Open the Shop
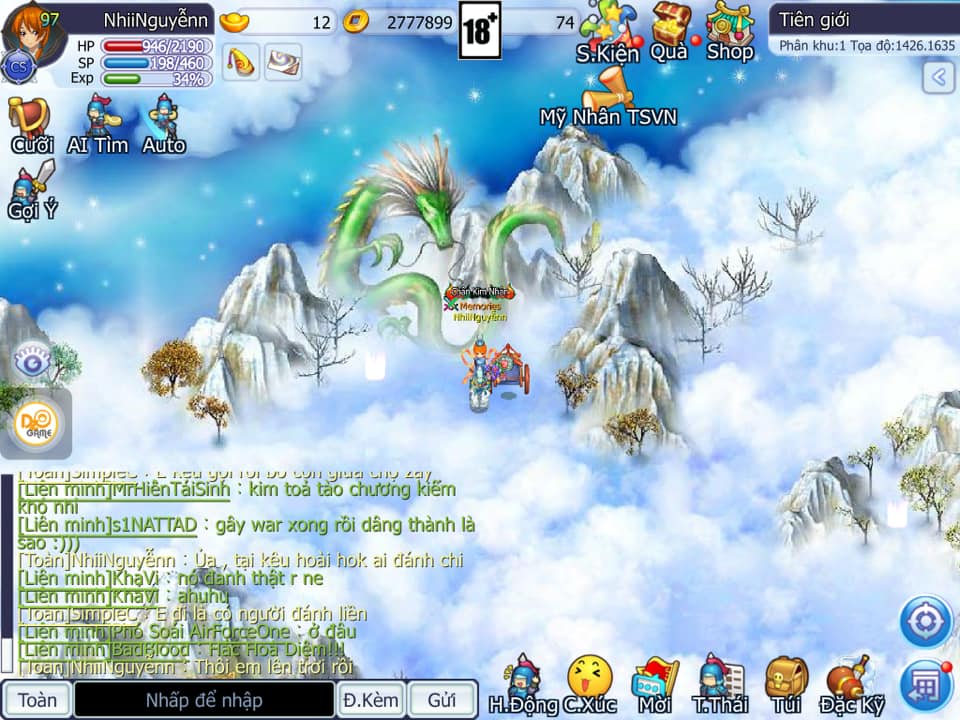The height and width of the screenshot is (720, 960). 729,30
